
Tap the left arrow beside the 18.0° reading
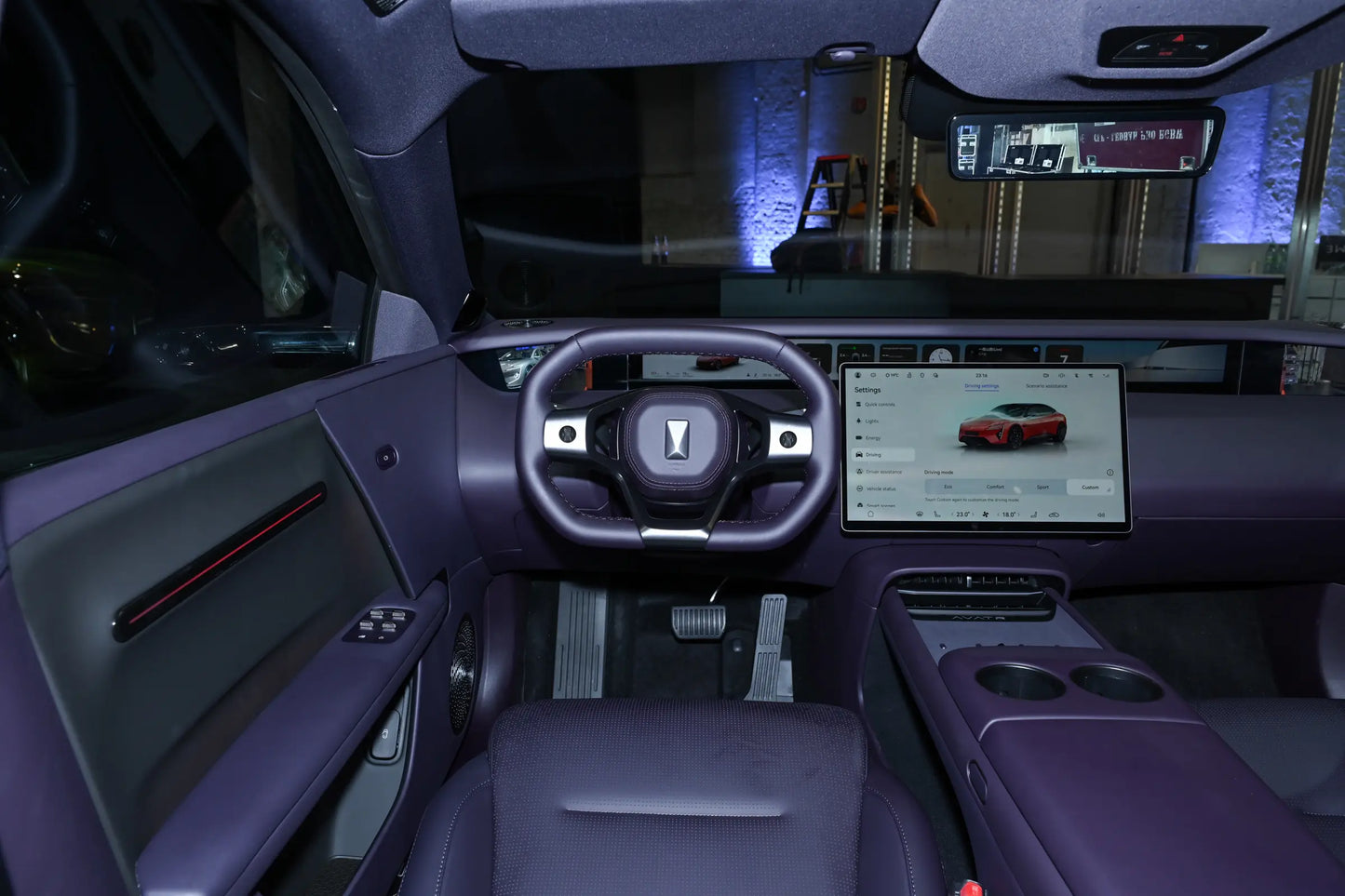pos(999,515)
